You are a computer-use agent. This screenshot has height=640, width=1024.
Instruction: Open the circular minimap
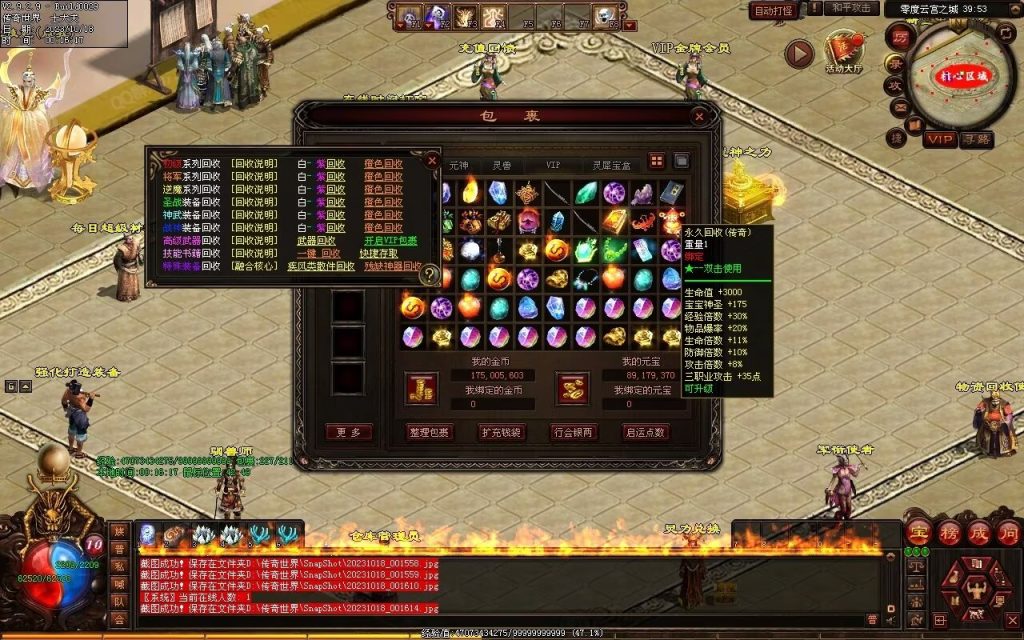[x=962, y=76]
